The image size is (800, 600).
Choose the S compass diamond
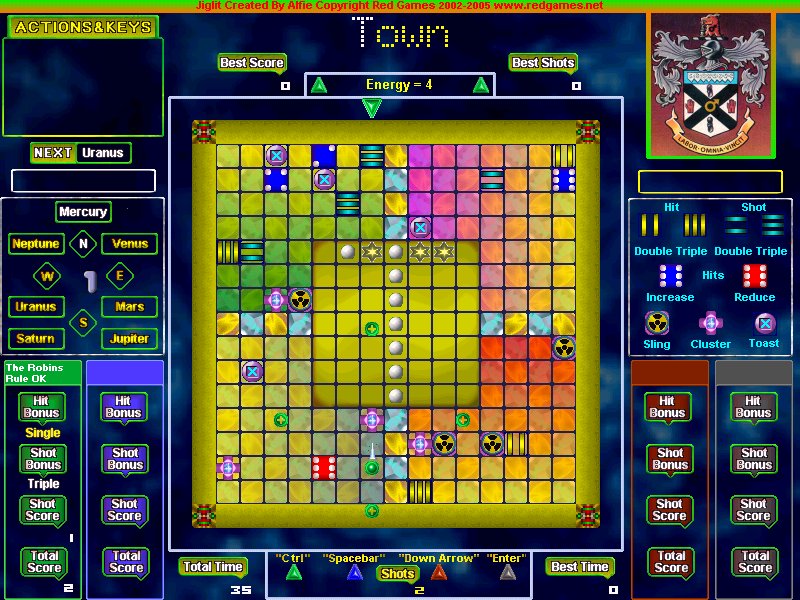pyautogui.click(x=83, y=322)
